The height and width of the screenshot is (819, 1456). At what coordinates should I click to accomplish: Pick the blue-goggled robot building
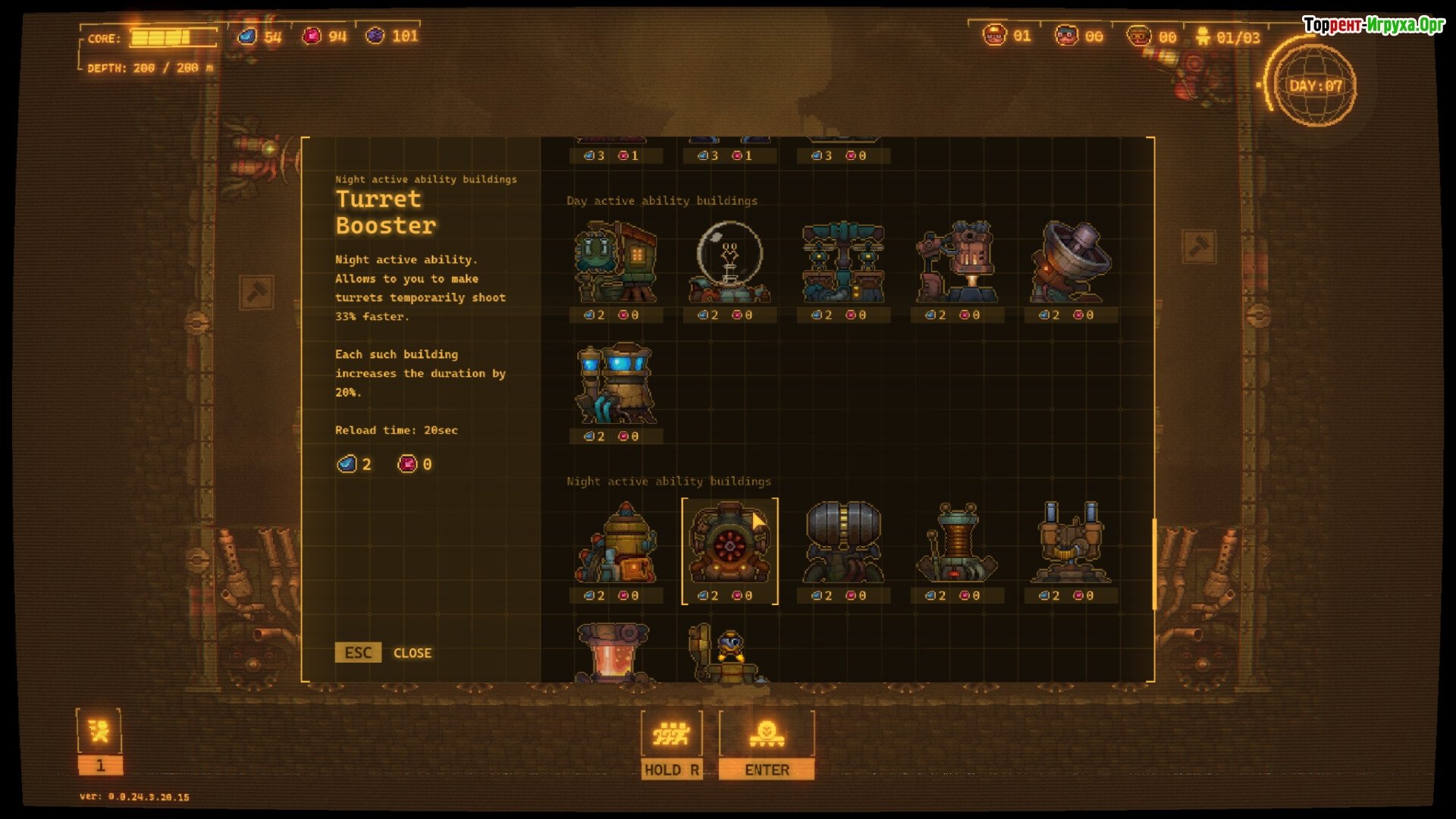tap(616, 384)
